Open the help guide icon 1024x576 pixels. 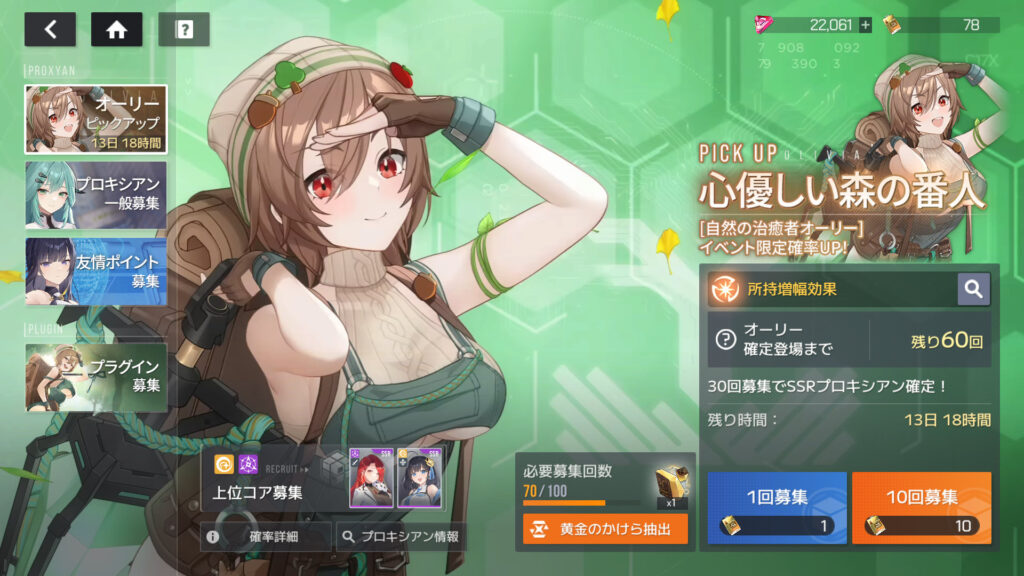(x=184, y=29)
